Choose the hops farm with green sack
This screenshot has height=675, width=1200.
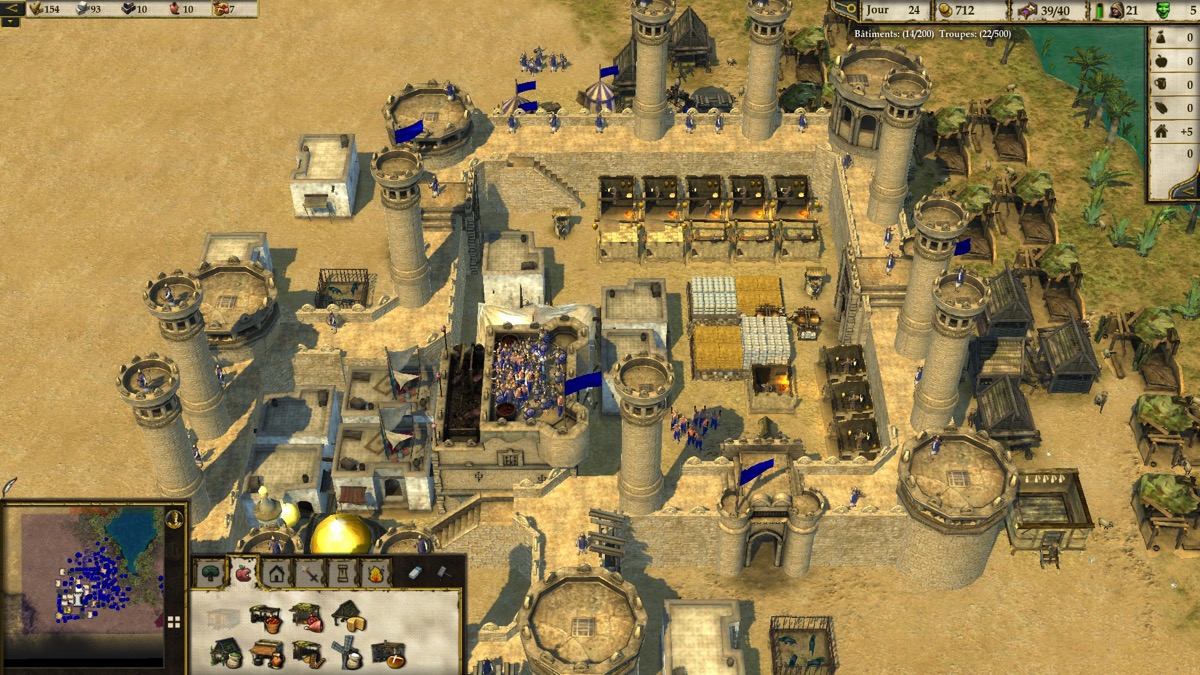[226, 653]
